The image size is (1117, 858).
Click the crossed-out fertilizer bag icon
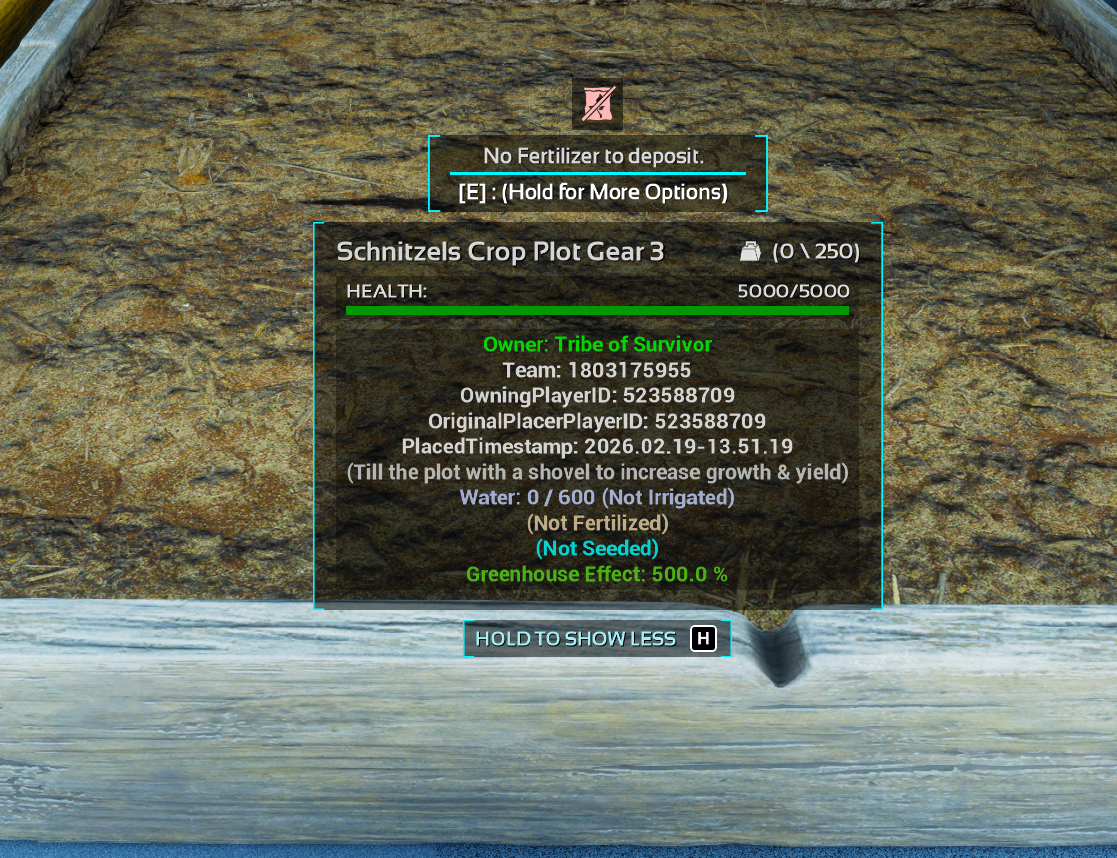[x=597, y=104]
